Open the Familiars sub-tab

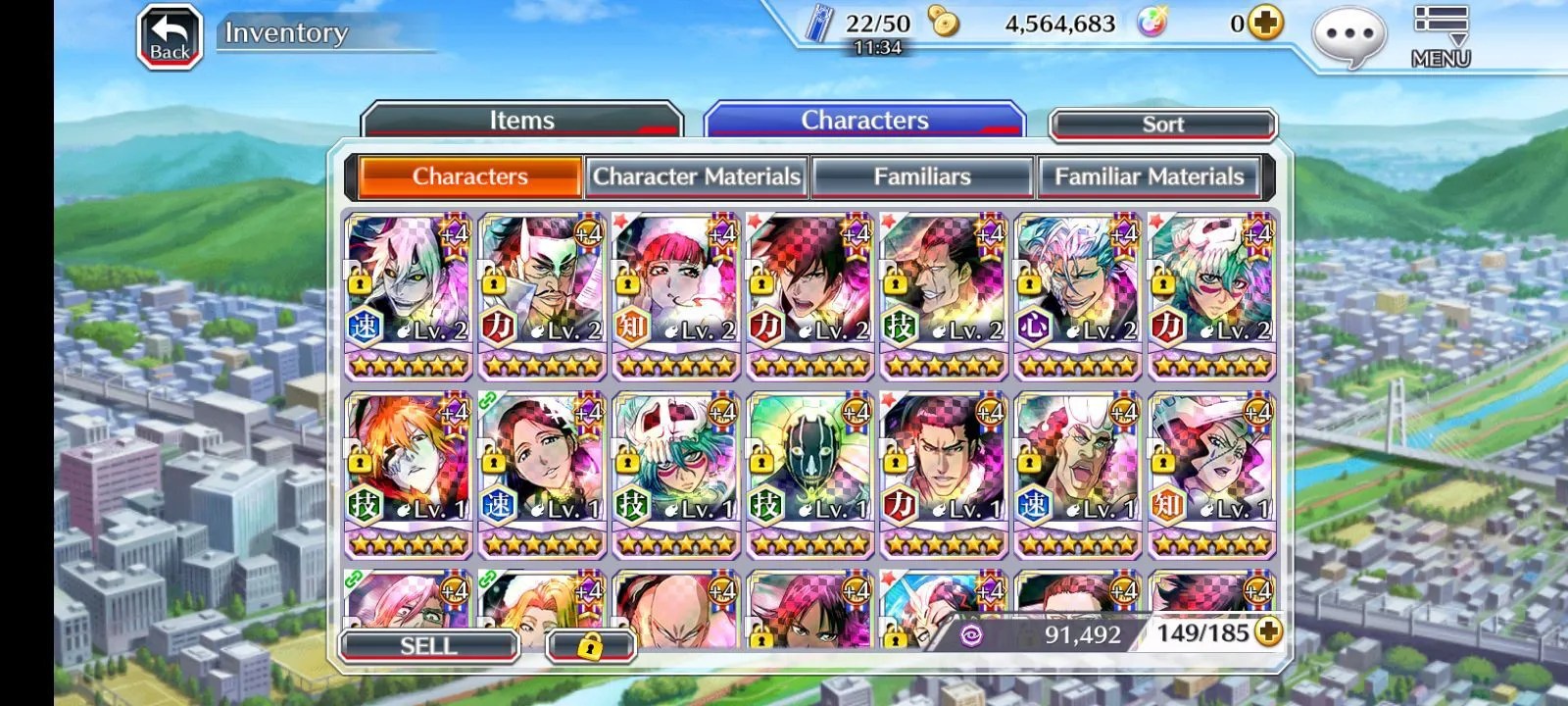pos(922,176)
